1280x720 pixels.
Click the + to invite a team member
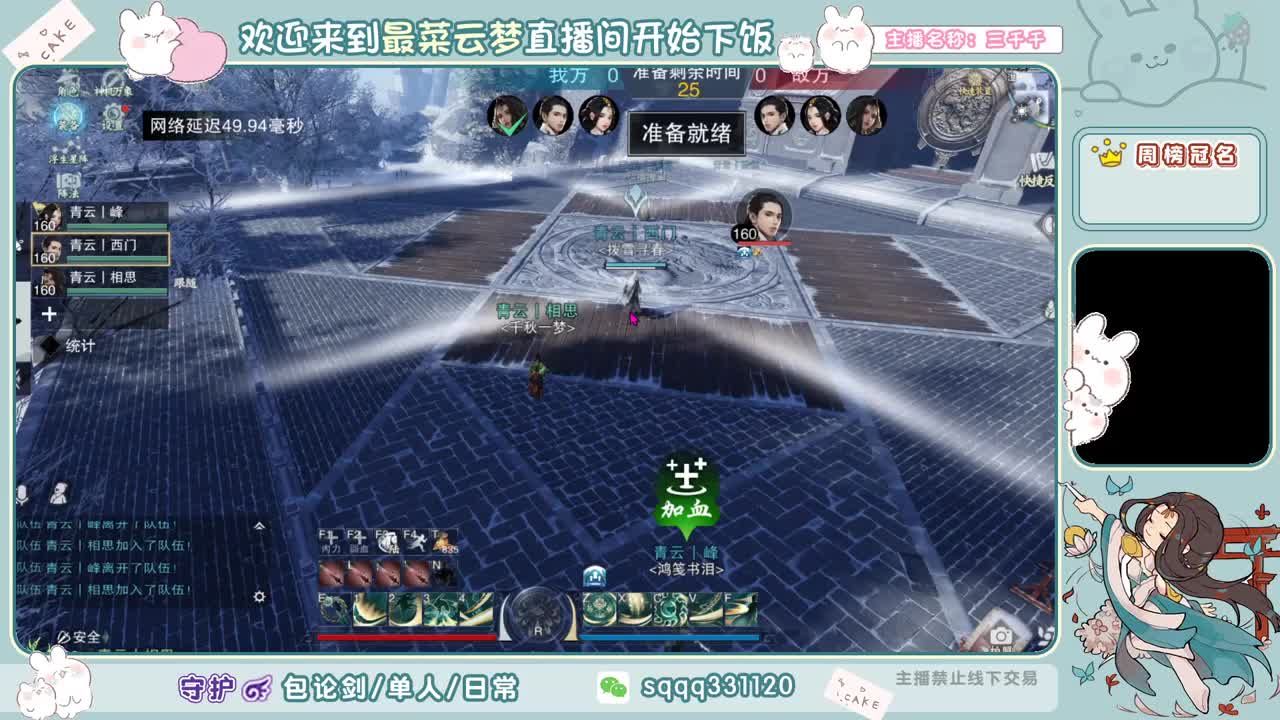[49, 312]
